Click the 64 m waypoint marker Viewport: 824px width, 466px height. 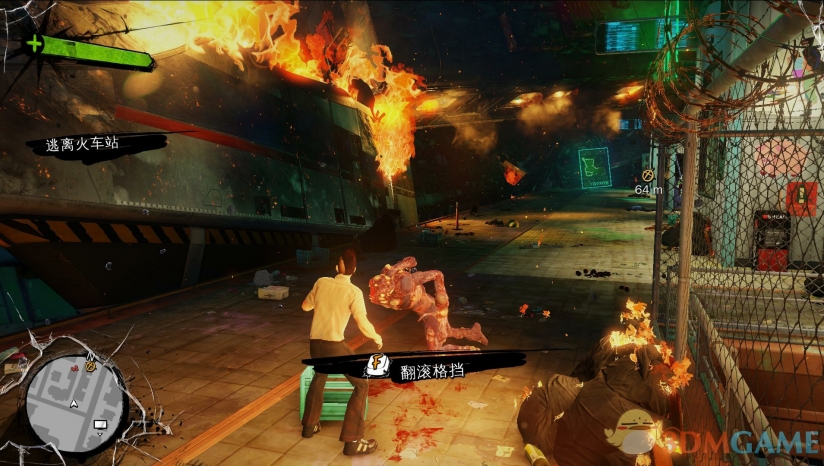pos(646,177)
